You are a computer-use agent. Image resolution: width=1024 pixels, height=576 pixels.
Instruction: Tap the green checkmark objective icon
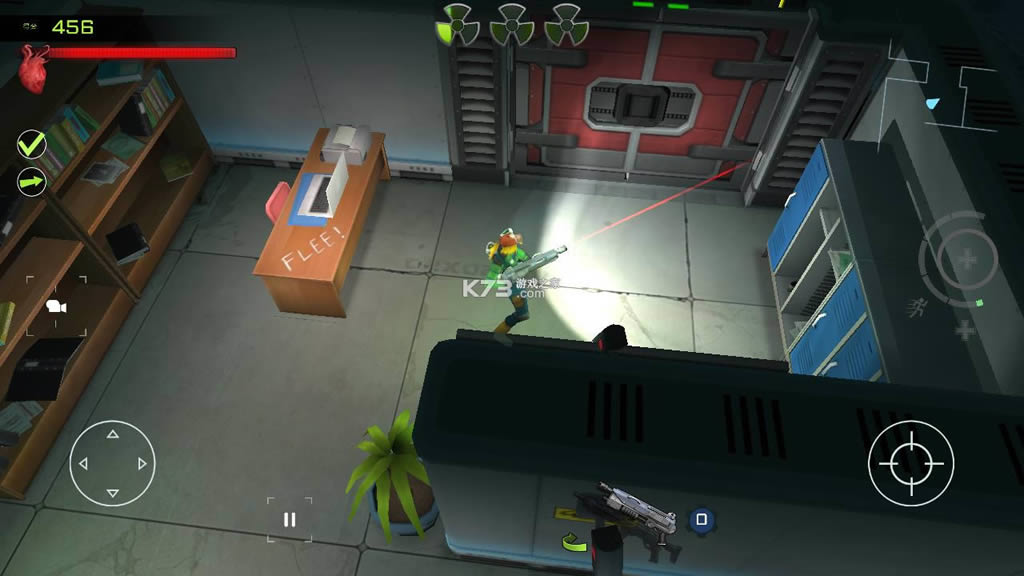32,145
